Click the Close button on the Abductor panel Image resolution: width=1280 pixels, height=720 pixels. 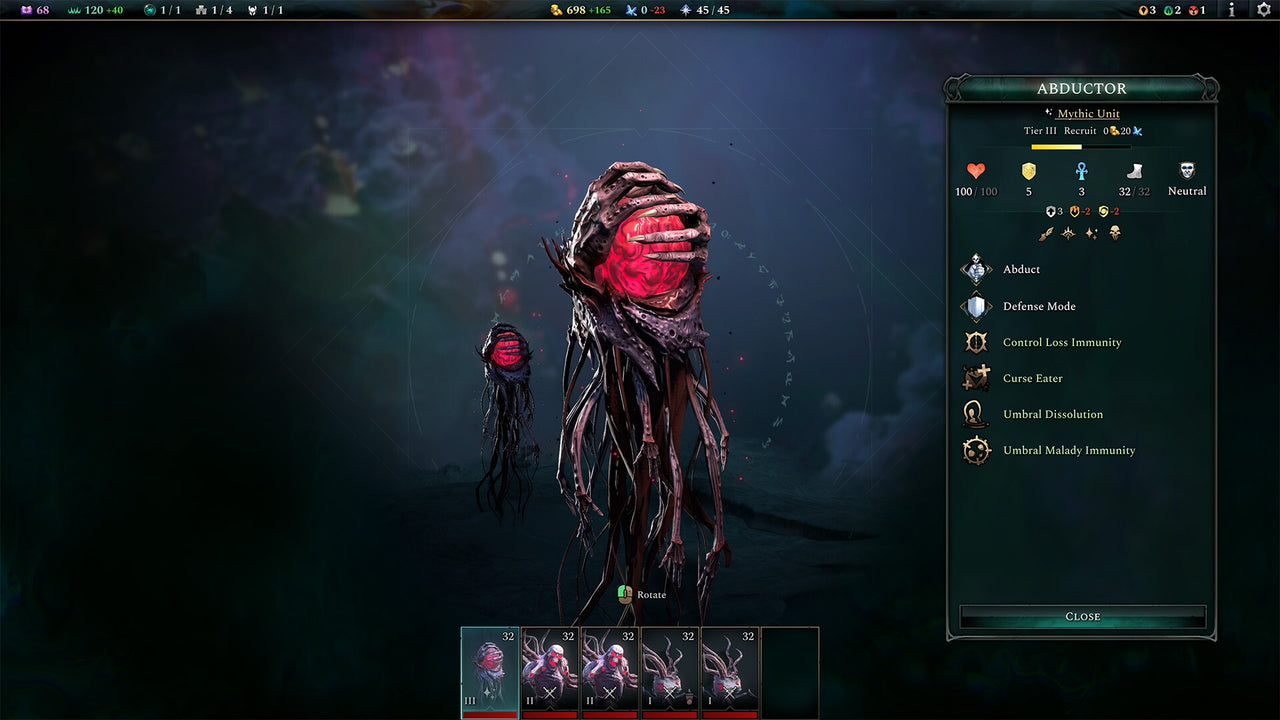point(1082,616)
